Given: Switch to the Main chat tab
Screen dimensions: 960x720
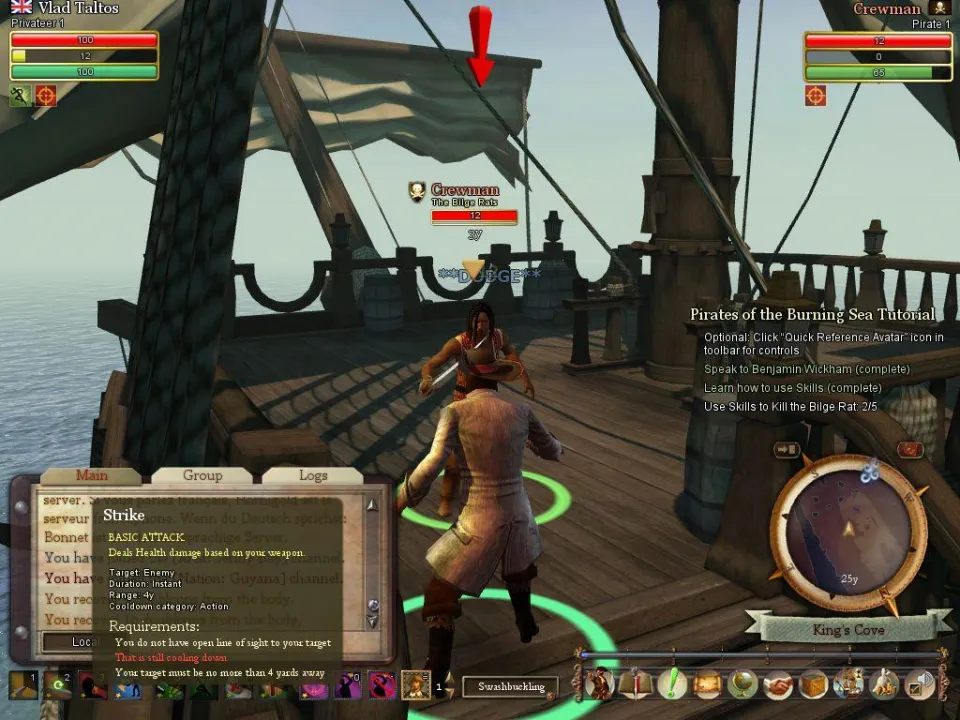Looking at the screenshot, I should [x=92, y=475].
